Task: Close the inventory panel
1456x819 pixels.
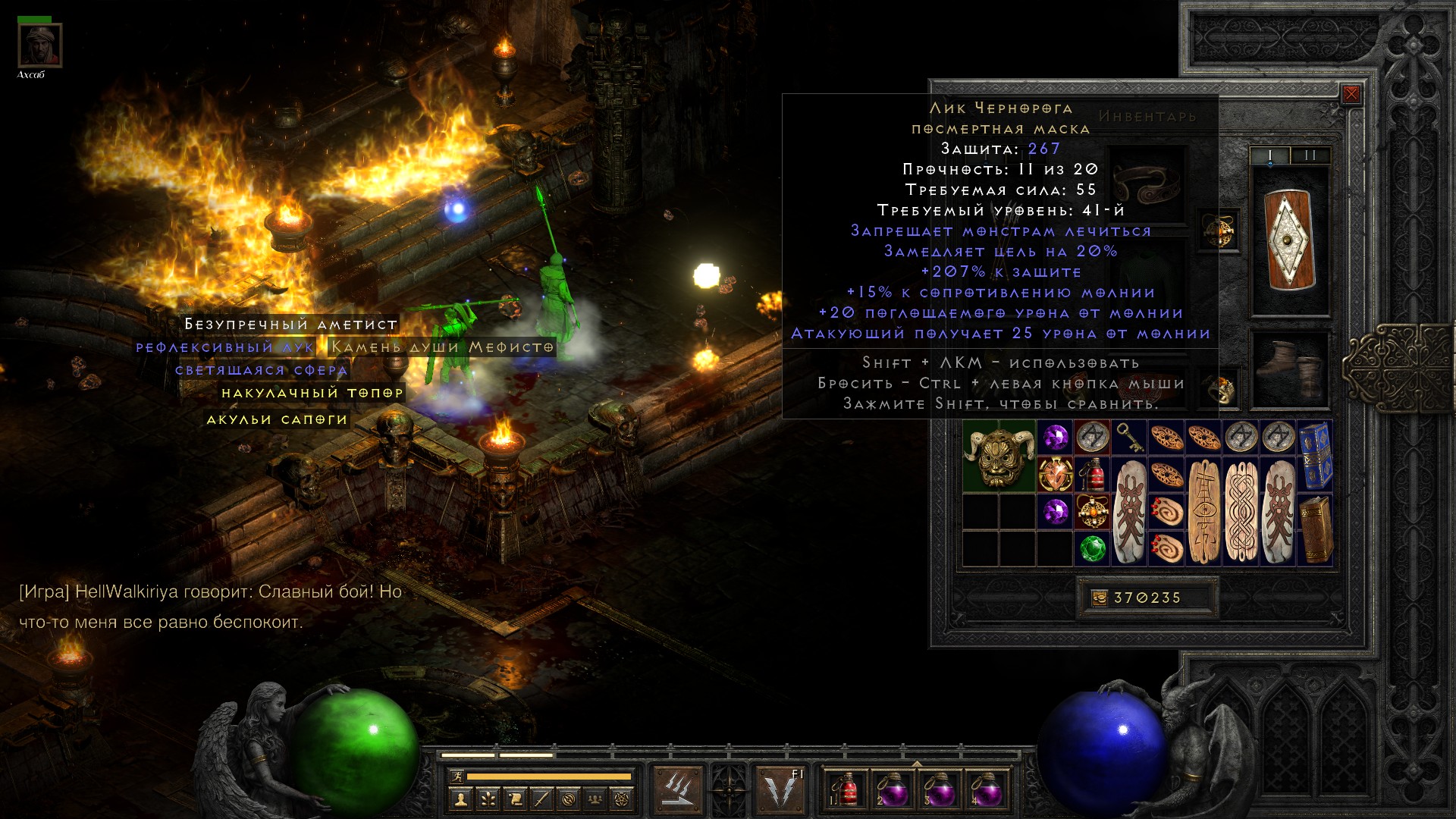Action: (1351, 94)
